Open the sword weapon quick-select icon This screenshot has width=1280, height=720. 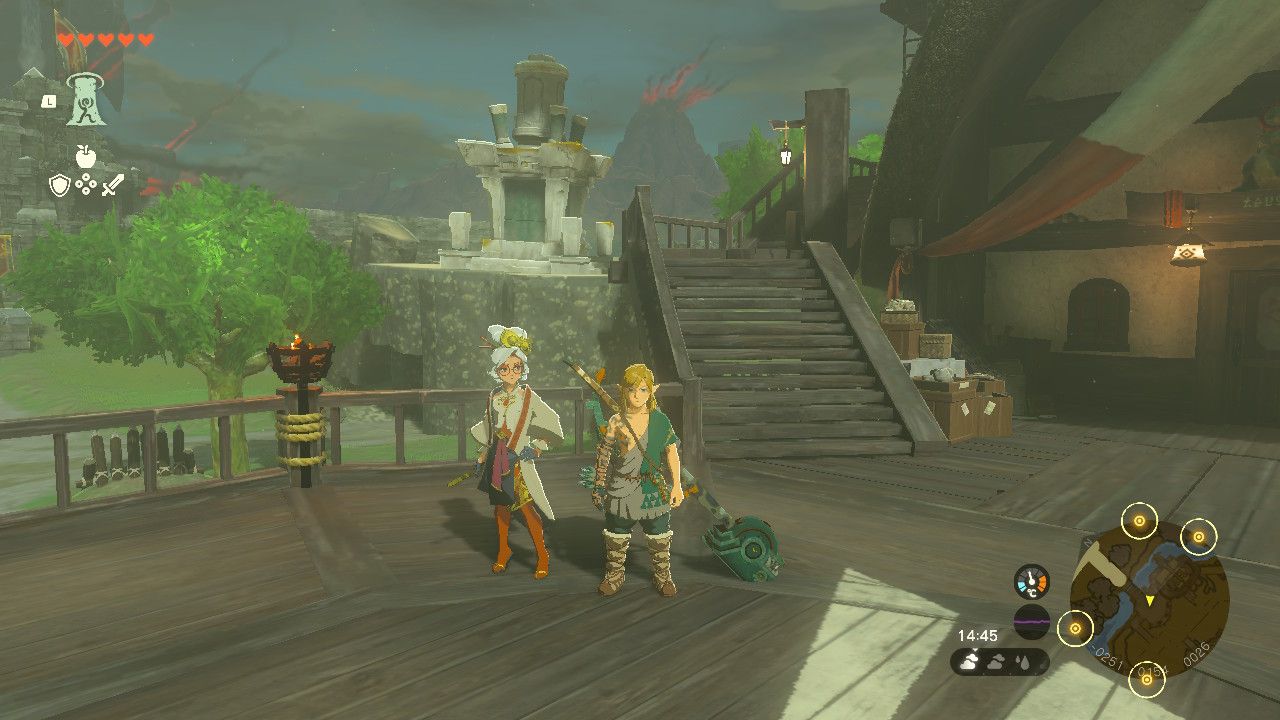click(113, 184)
